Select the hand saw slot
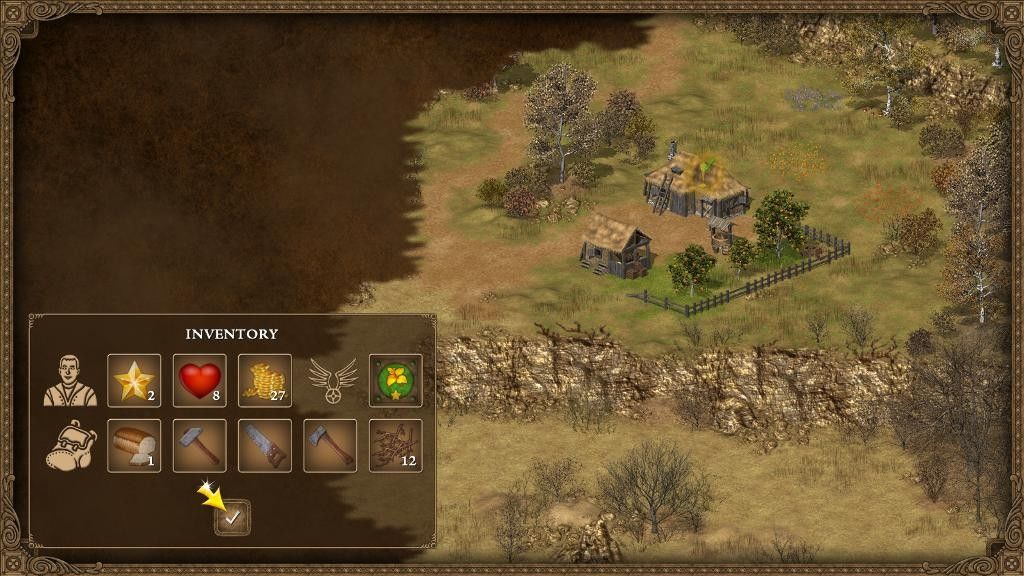1024x576 pixels. 265,445
